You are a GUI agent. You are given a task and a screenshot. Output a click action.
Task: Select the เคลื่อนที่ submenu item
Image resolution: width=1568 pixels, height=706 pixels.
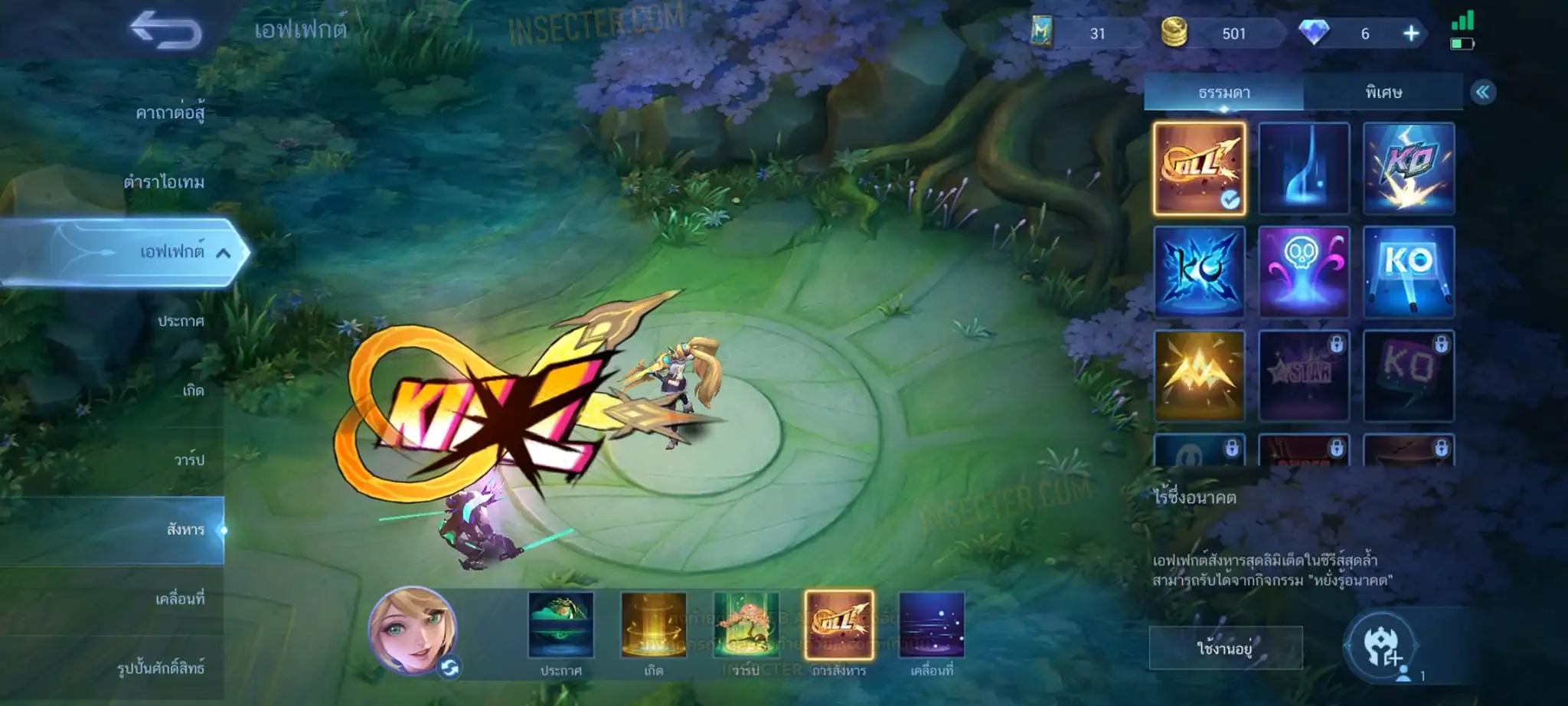pyautogui.click(x=180, y=599)
